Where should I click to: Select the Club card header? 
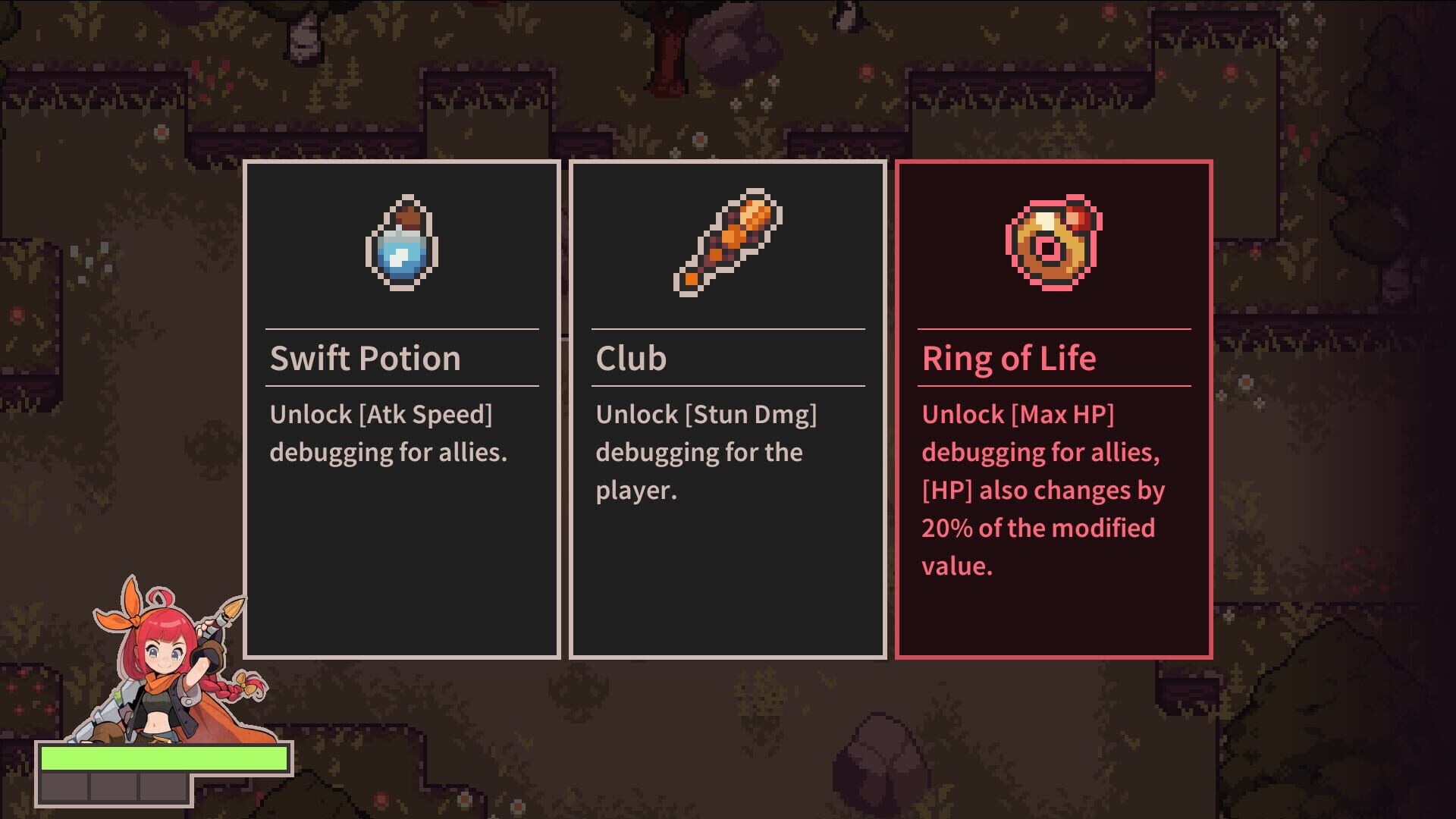(631, 358)
